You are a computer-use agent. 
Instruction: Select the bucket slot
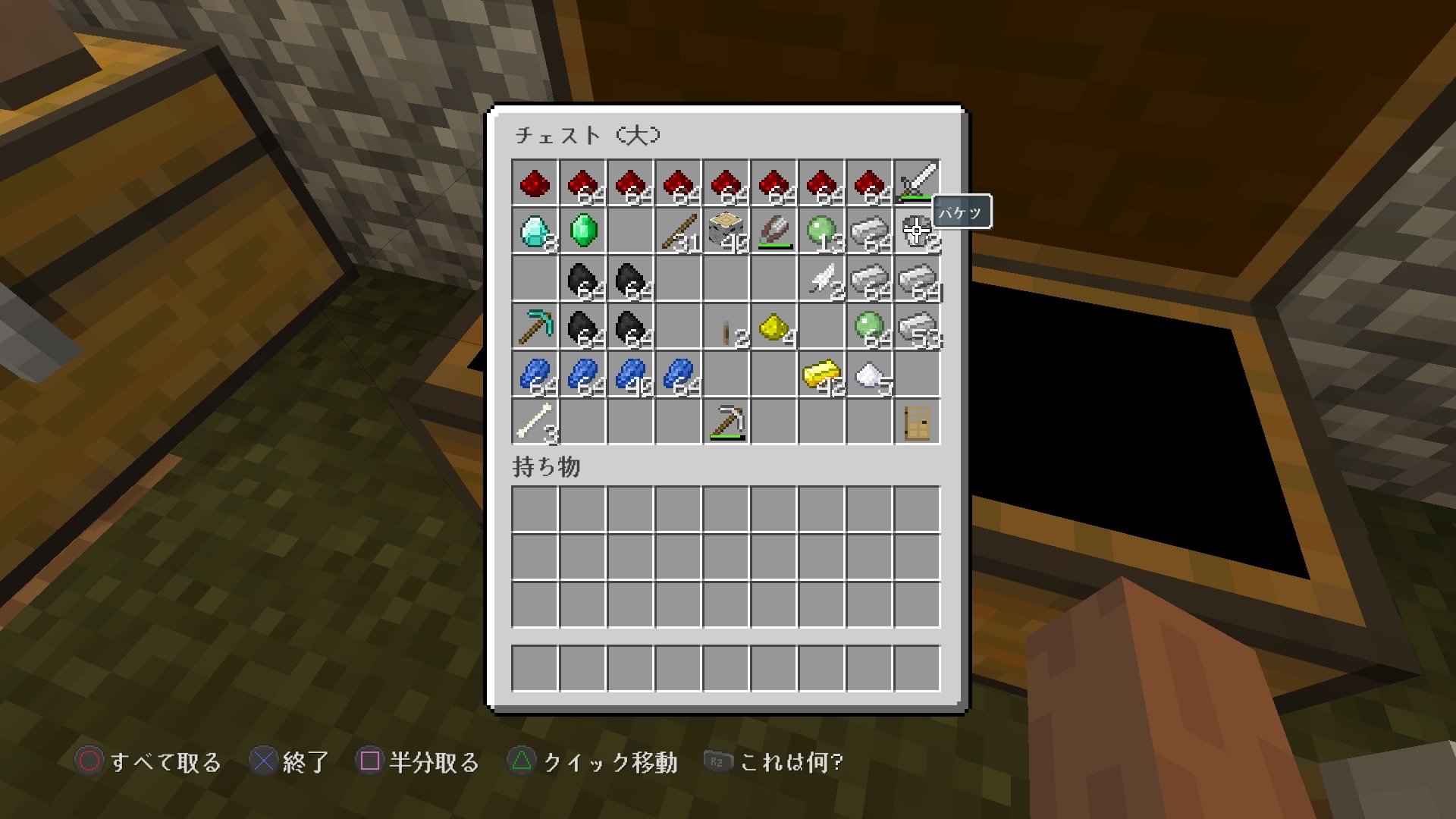pyautogui.click(x=917, y=231)
